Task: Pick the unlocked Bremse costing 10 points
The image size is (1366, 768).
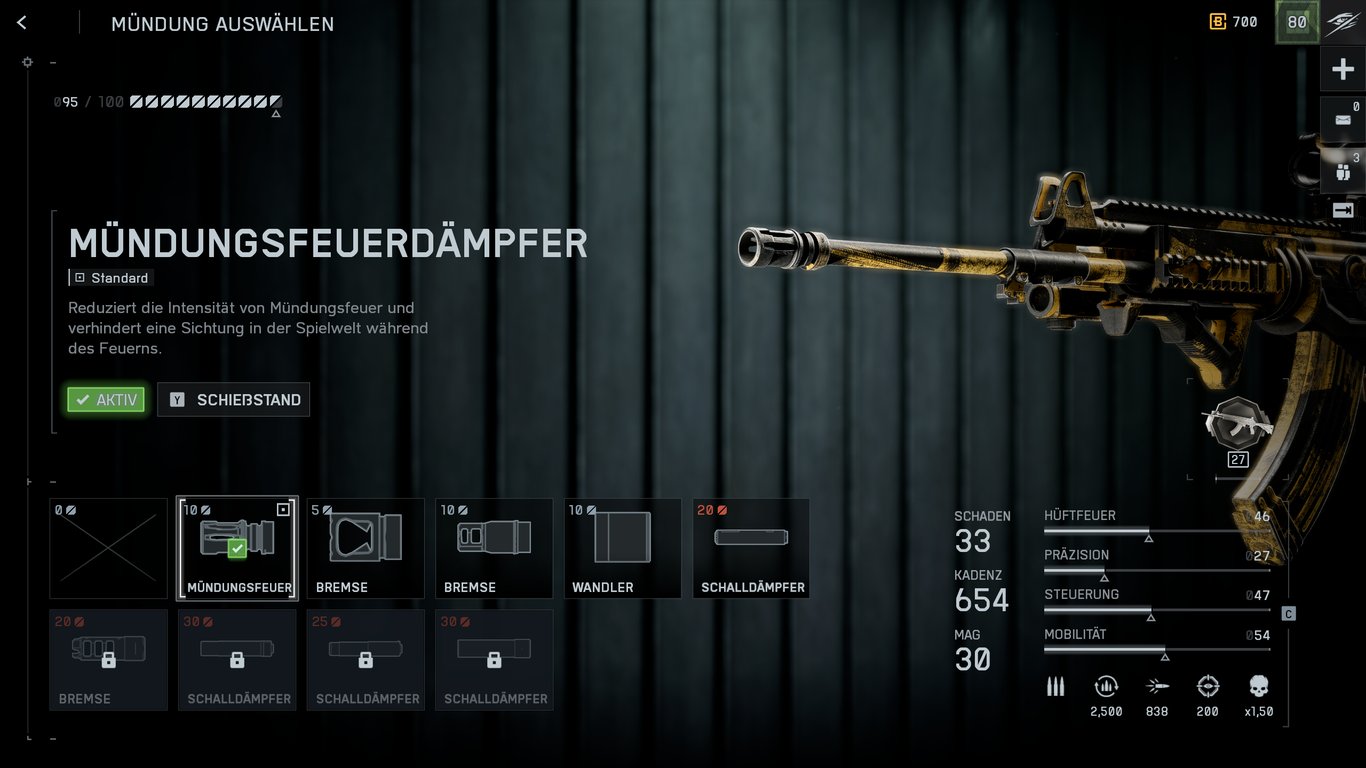Action: point(494,548)
